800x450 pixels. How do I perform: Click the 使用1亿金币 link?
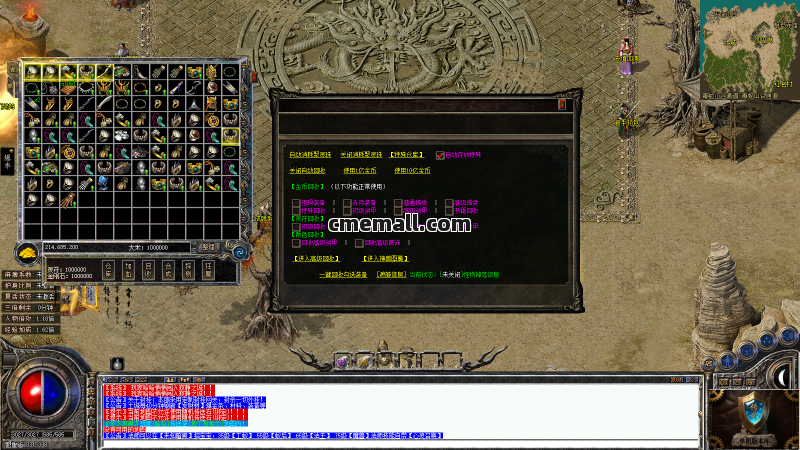pos(358,171)
